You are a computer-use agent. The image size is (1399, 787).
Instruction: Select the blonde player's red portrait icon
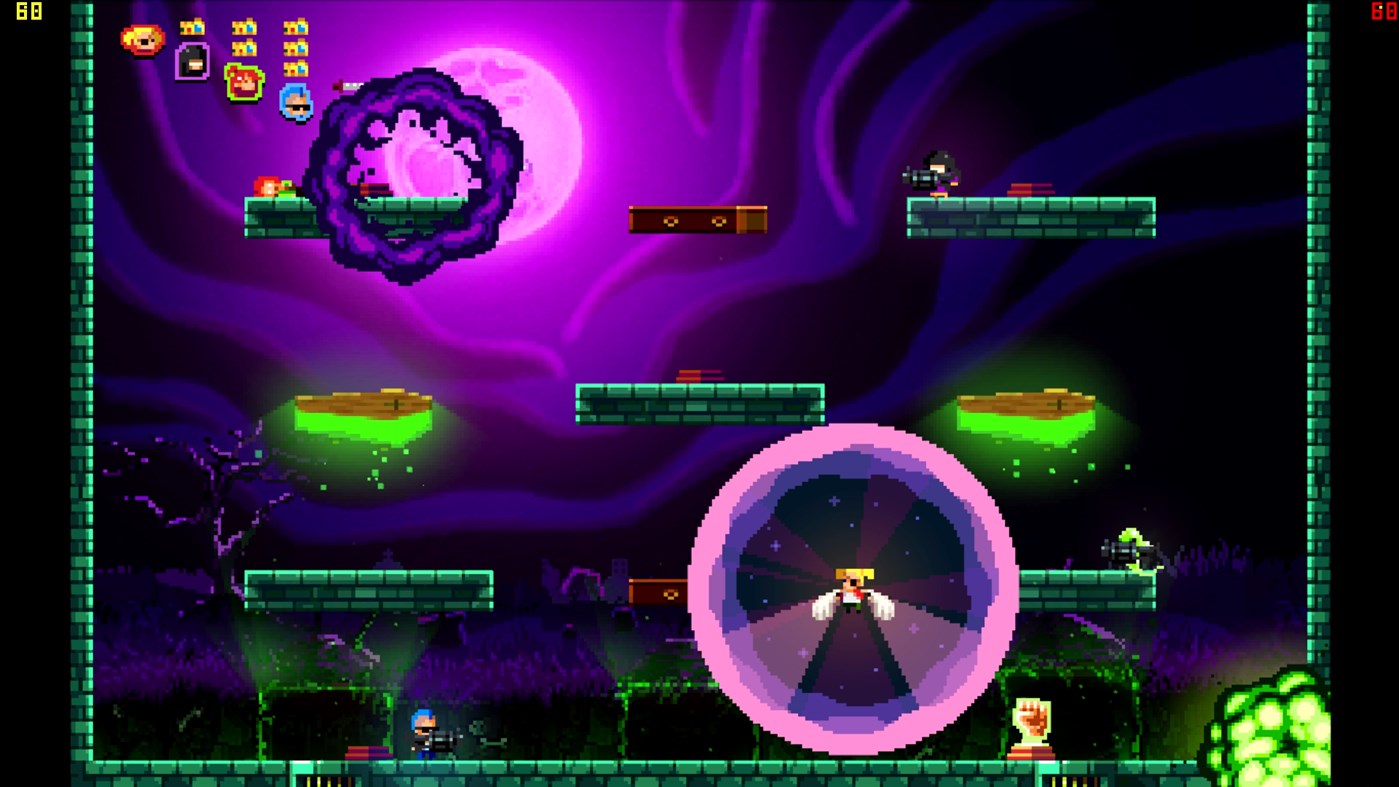coord(140,38)
